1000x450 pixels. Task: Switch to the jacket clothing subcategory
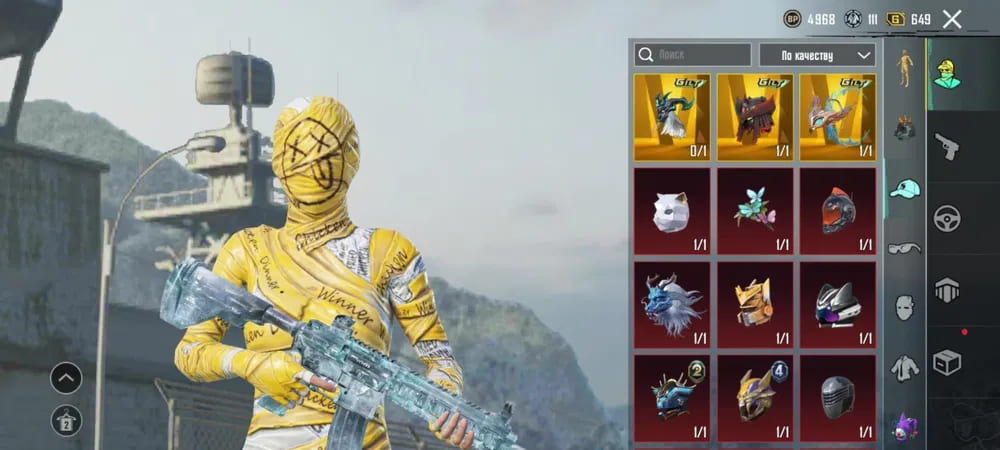[x=905, y=368]
